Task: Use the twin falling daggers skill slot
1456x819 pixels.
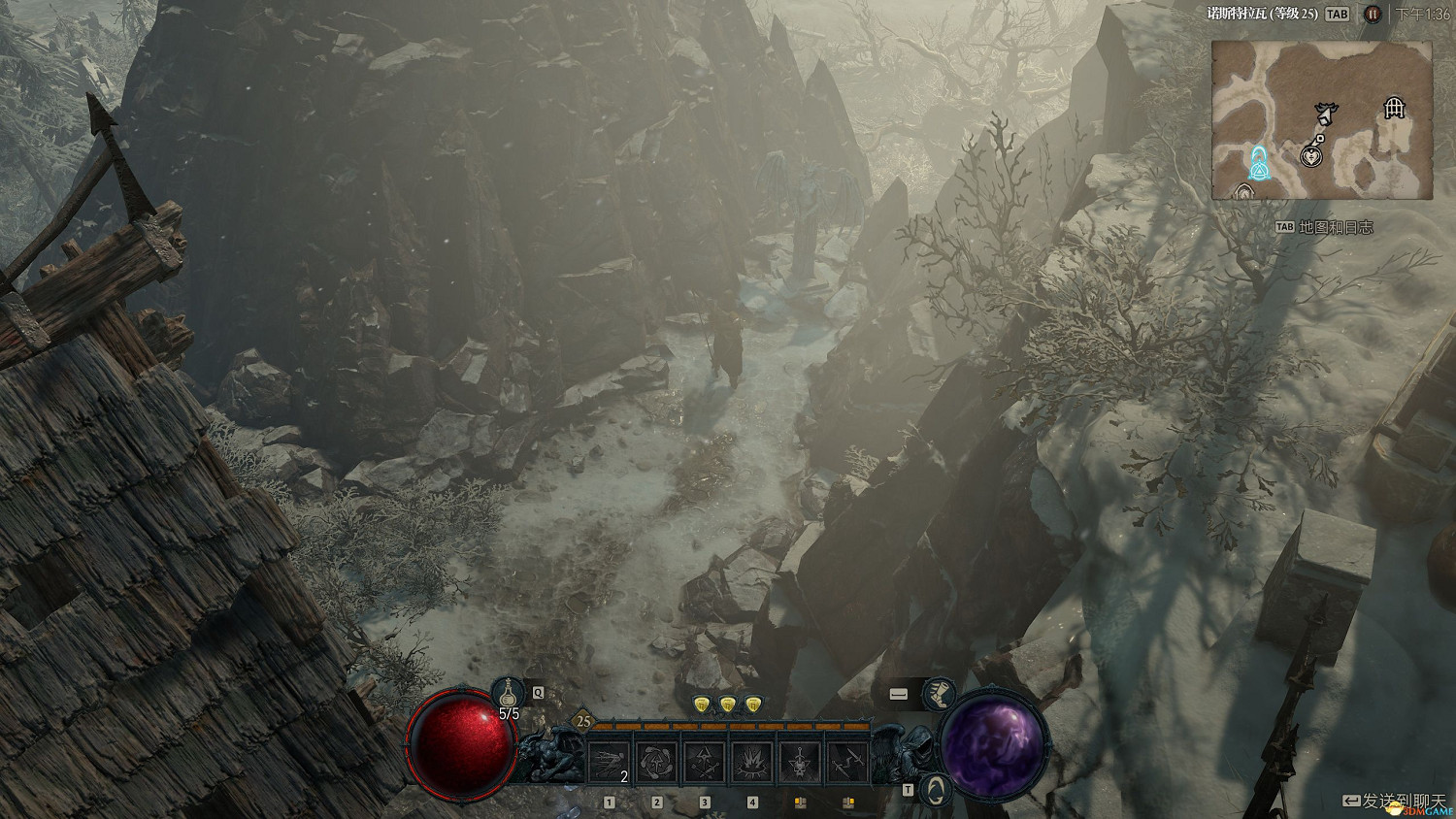Action: 847,762
